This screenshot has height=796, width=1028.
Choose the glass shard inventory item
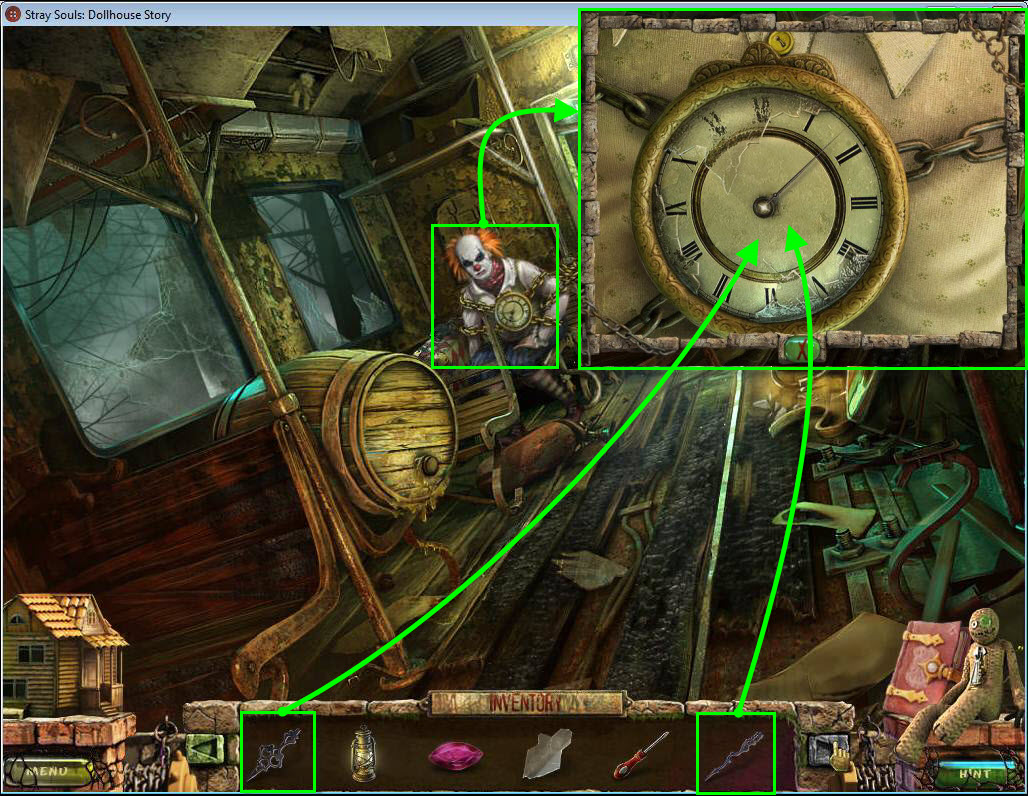point(546,753)
